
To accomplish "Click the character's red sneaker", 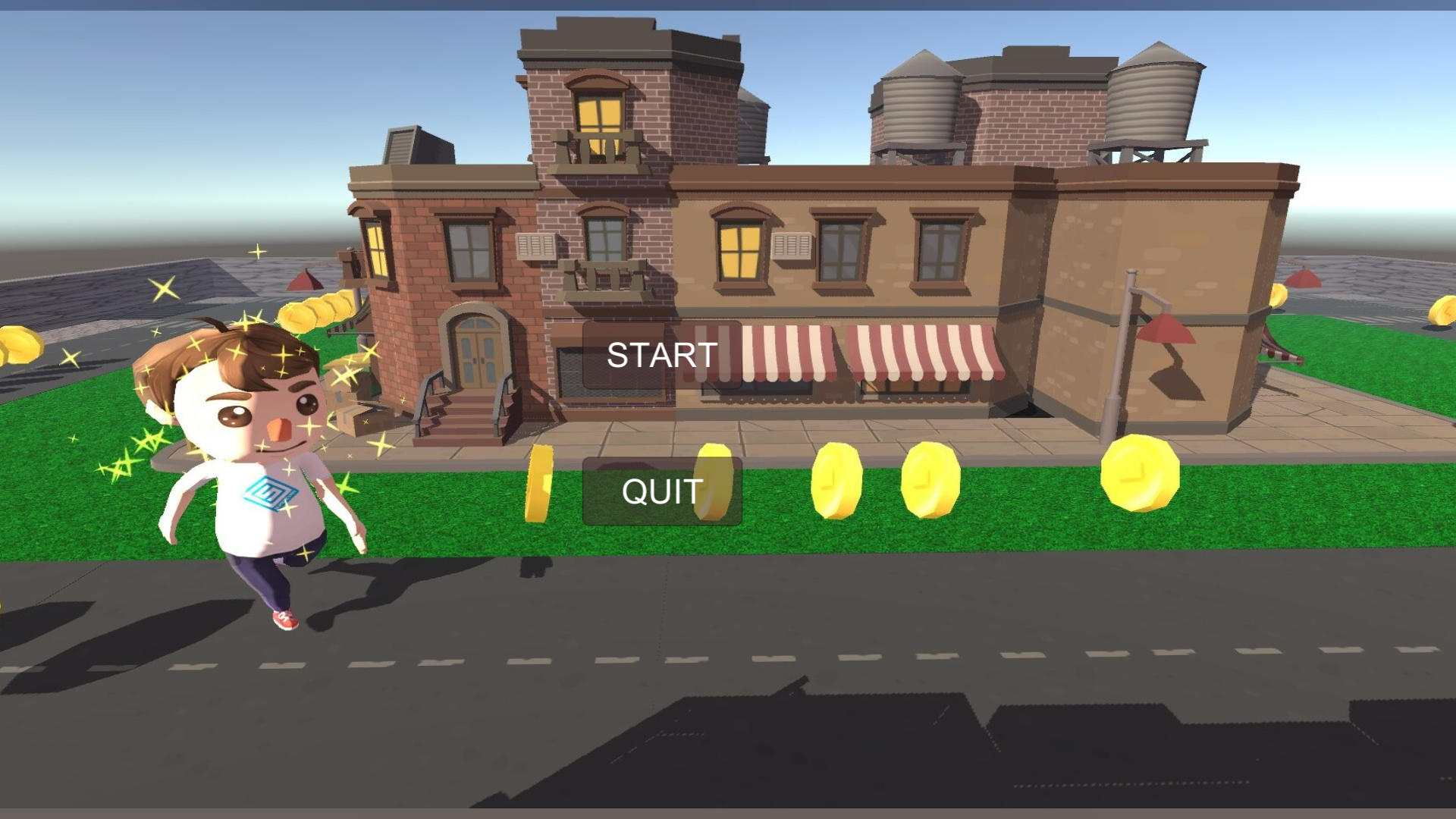I will pos(284,620).
